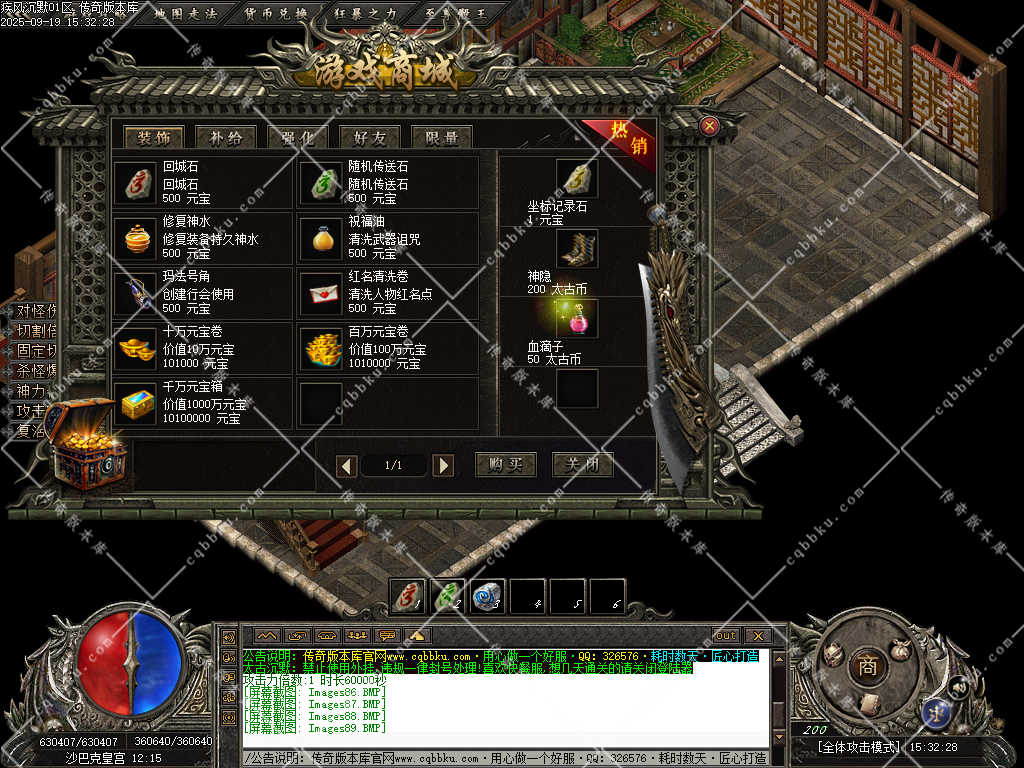Close the shop with the red X
The height and width of the screenshot is (768, 1024).
tap(709, 126)
